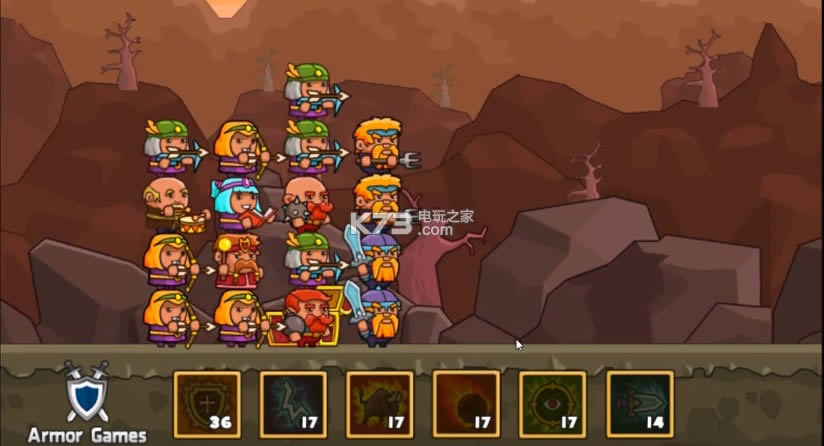Open the Armor Games logo link

coord(86,402)
